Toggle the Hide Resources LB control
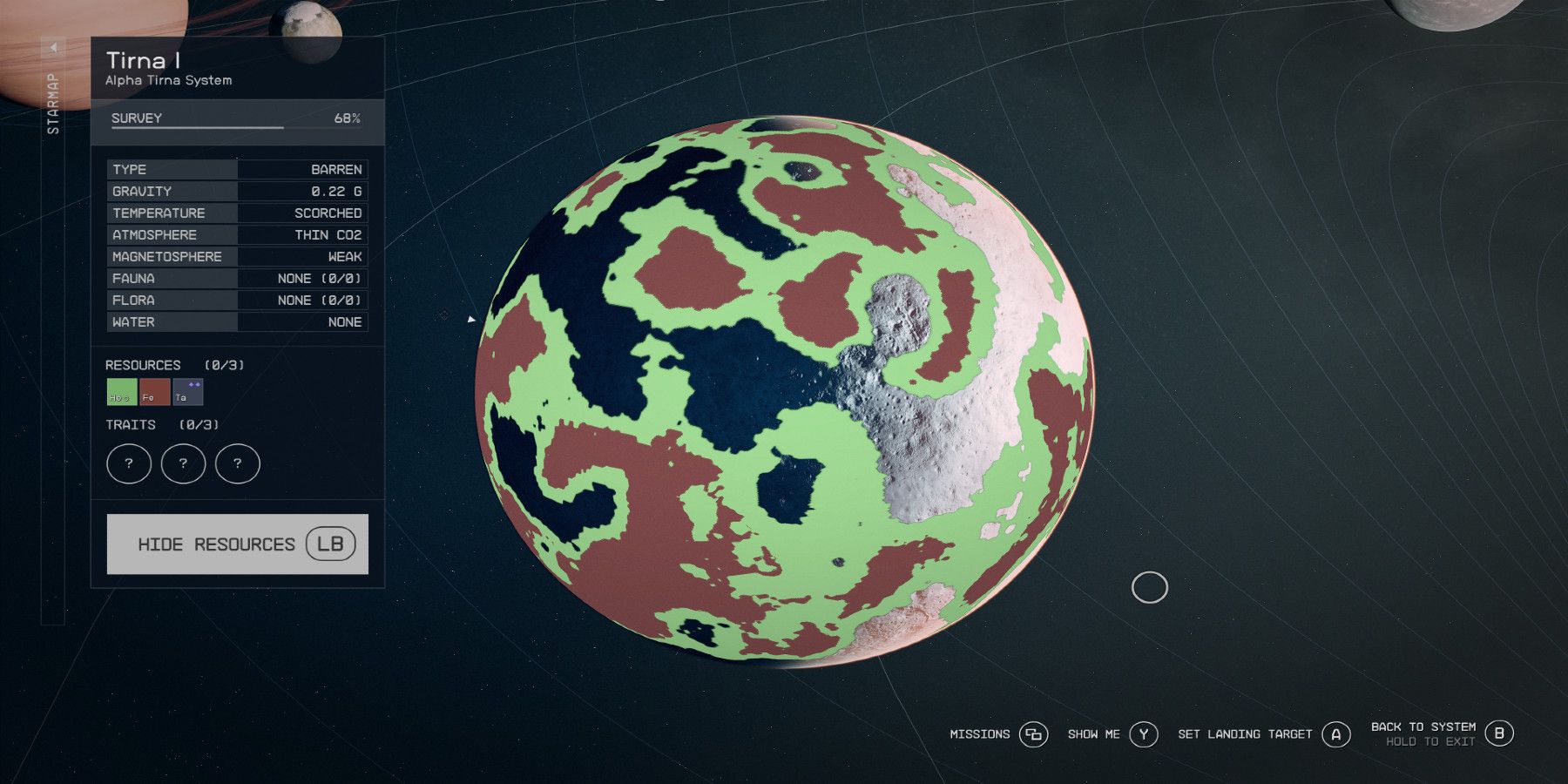The height and width of the screenshot is (784, 1568). [x=237, y=544]
